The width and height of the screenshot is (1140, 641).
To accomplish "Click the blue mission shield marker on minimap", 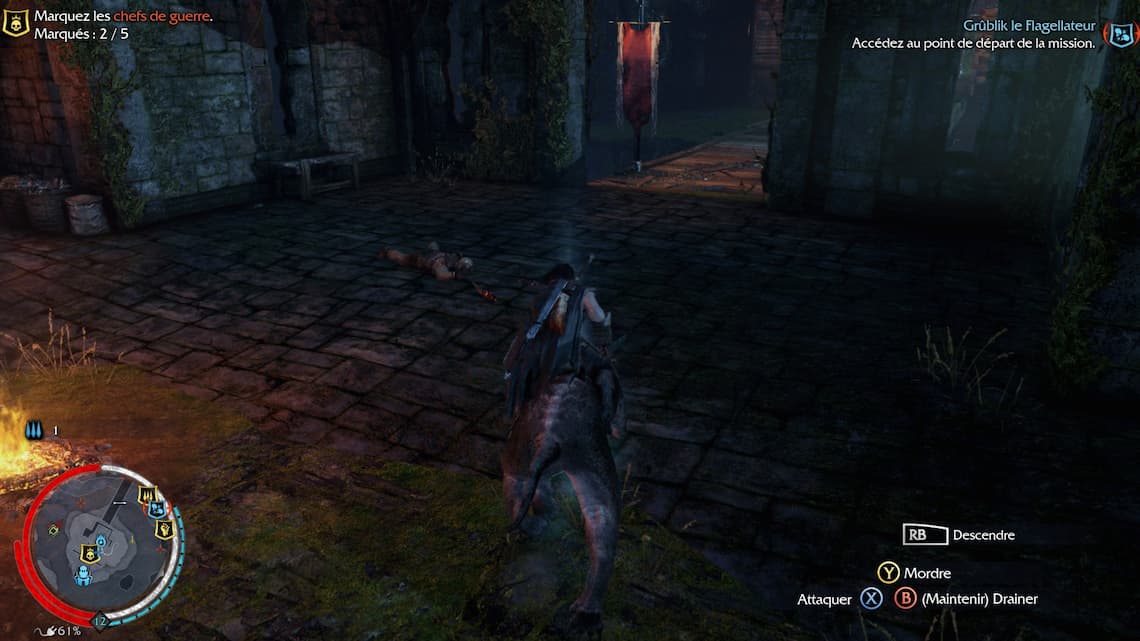I will tap(157, 510).
